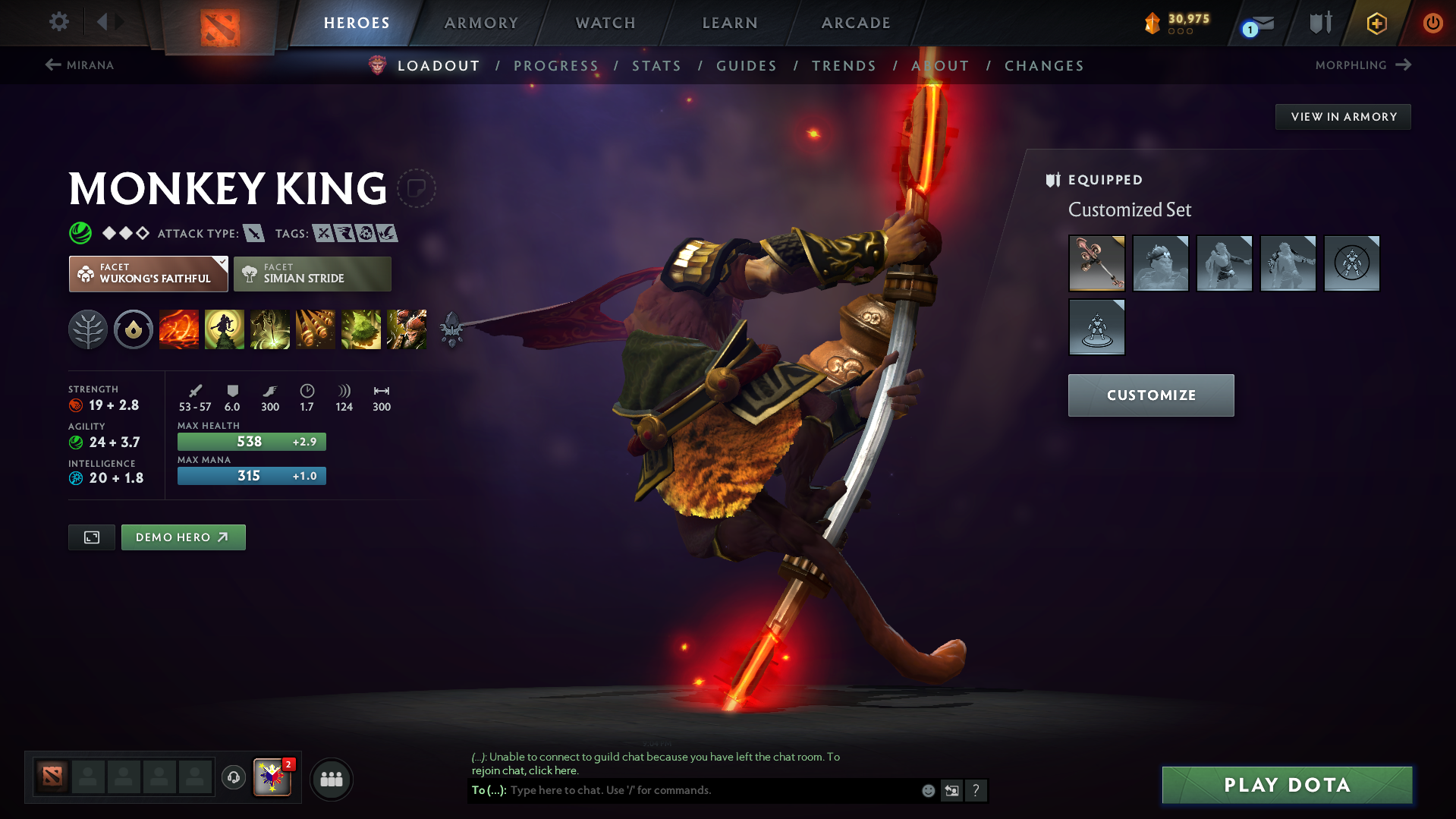Viewport: 1456px width, 819px height.
Task: Open the Monkey King talent tree icon
Action: pyautogui.click(x=87, y=329)
